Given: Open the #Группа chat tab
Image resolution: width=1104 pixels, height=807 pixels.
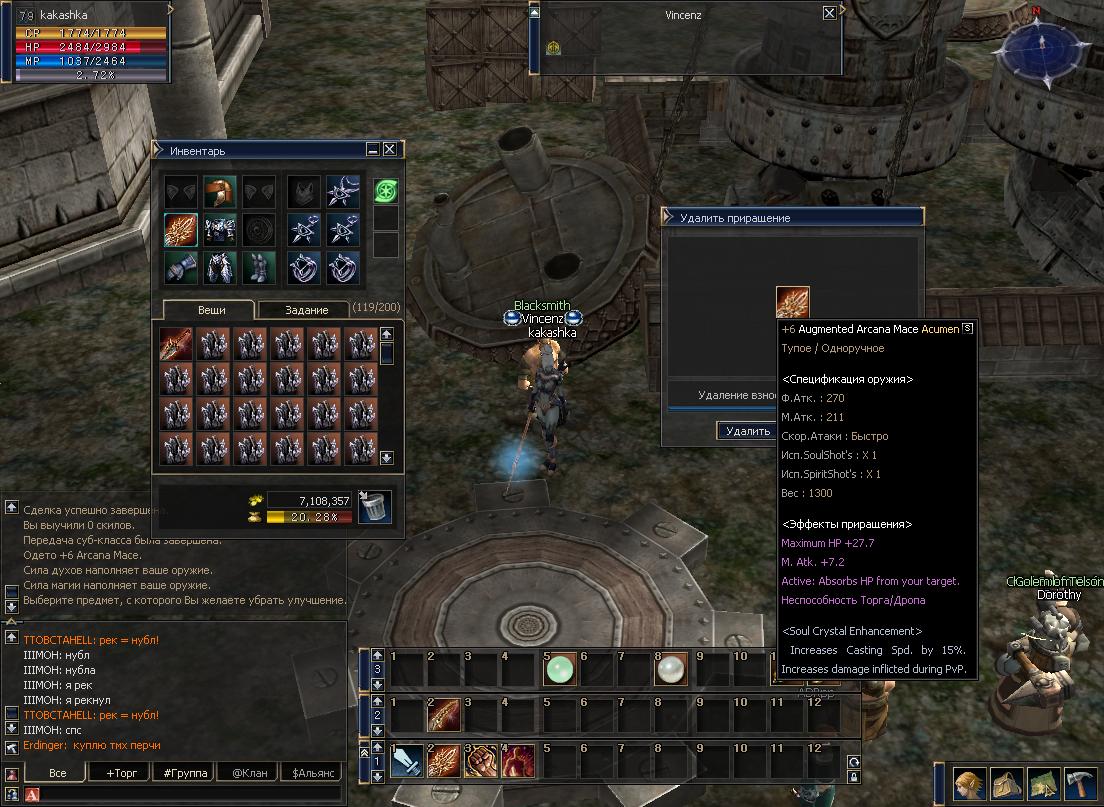Looking at the screenshot, I should point(185,773).
